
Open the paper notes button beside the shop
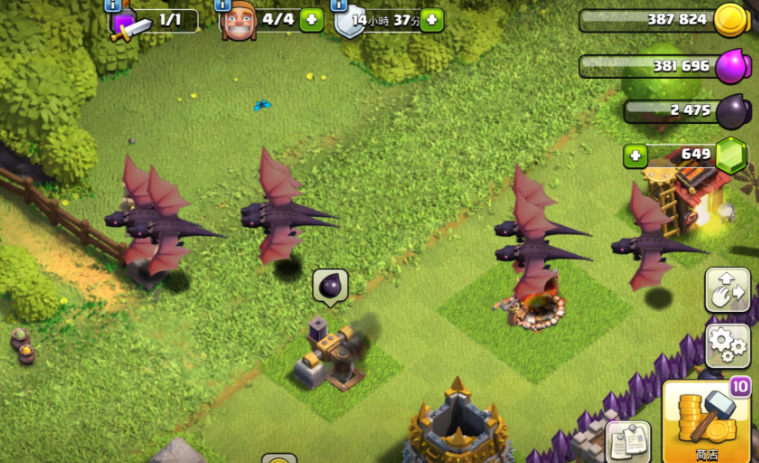(628, 440)
